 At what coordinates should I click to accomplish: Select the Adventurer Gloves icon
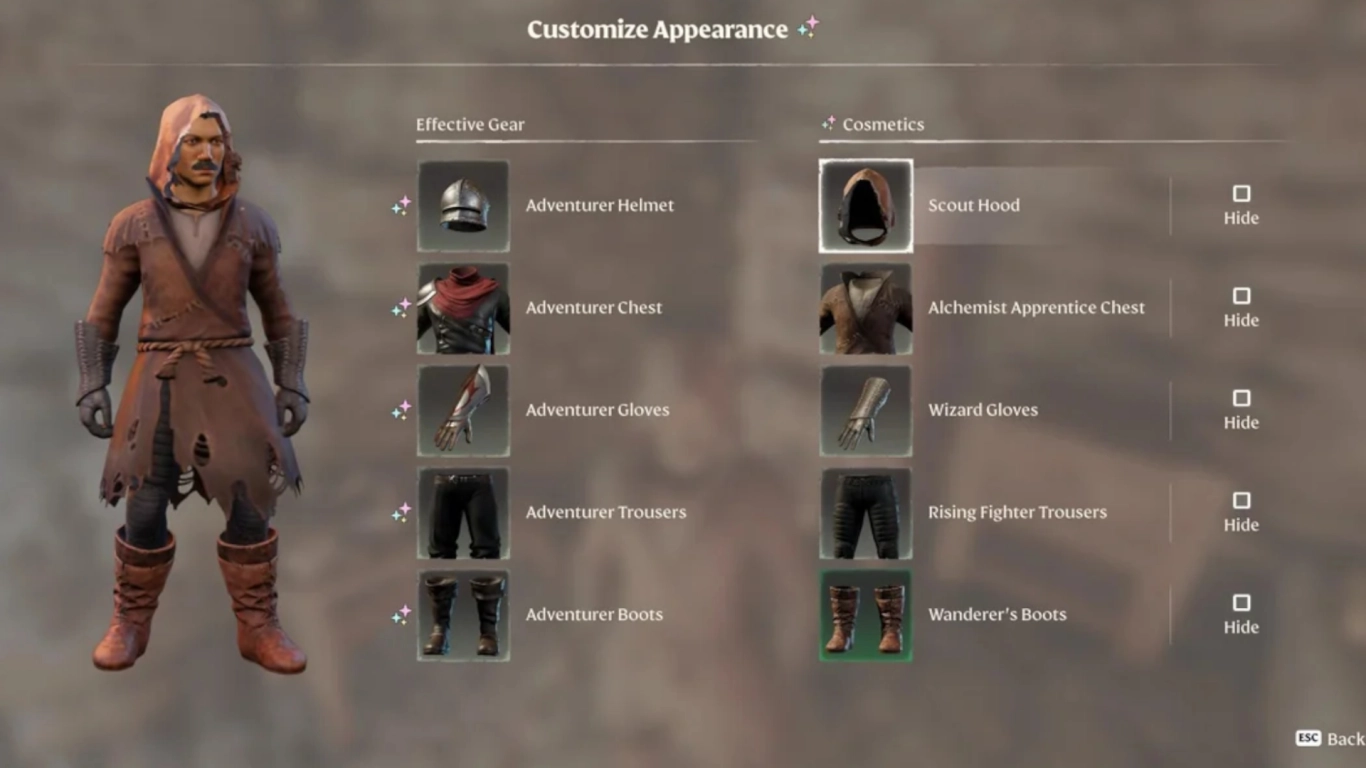click(x=463, y=410)
